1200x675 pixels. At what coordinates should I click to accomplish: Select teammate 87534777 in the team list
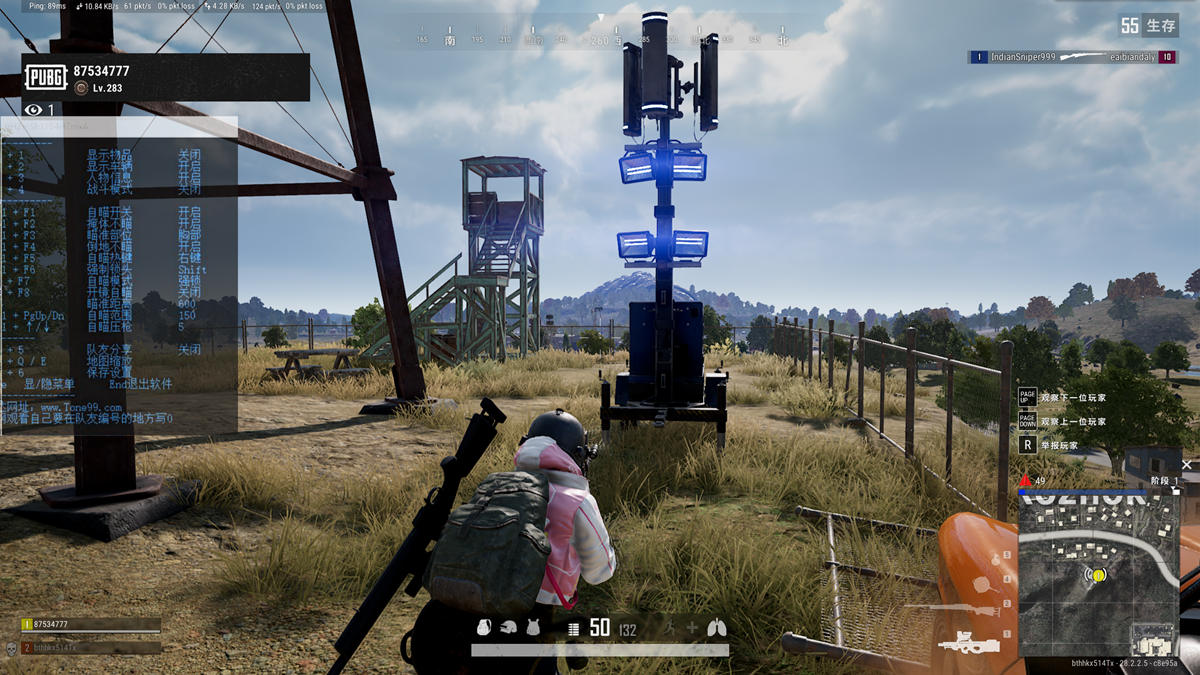[91, 624]
